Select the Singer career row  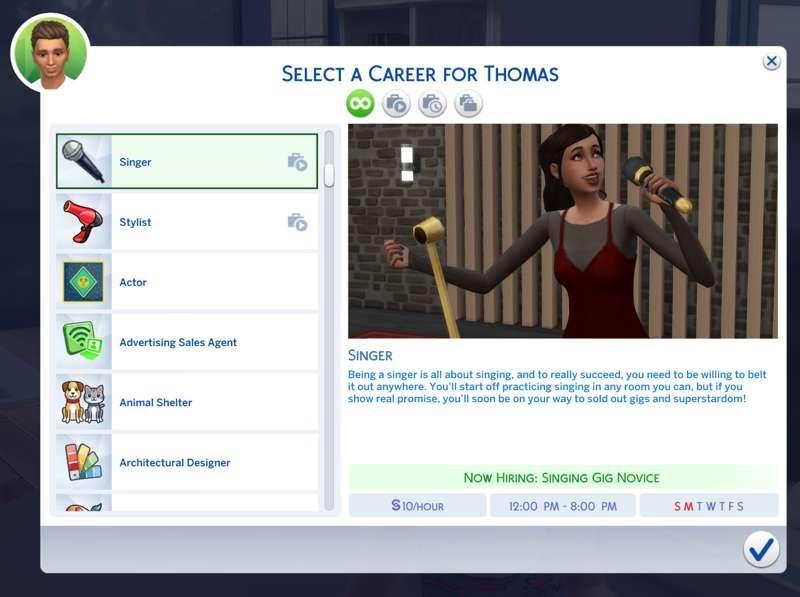point(187,162)
